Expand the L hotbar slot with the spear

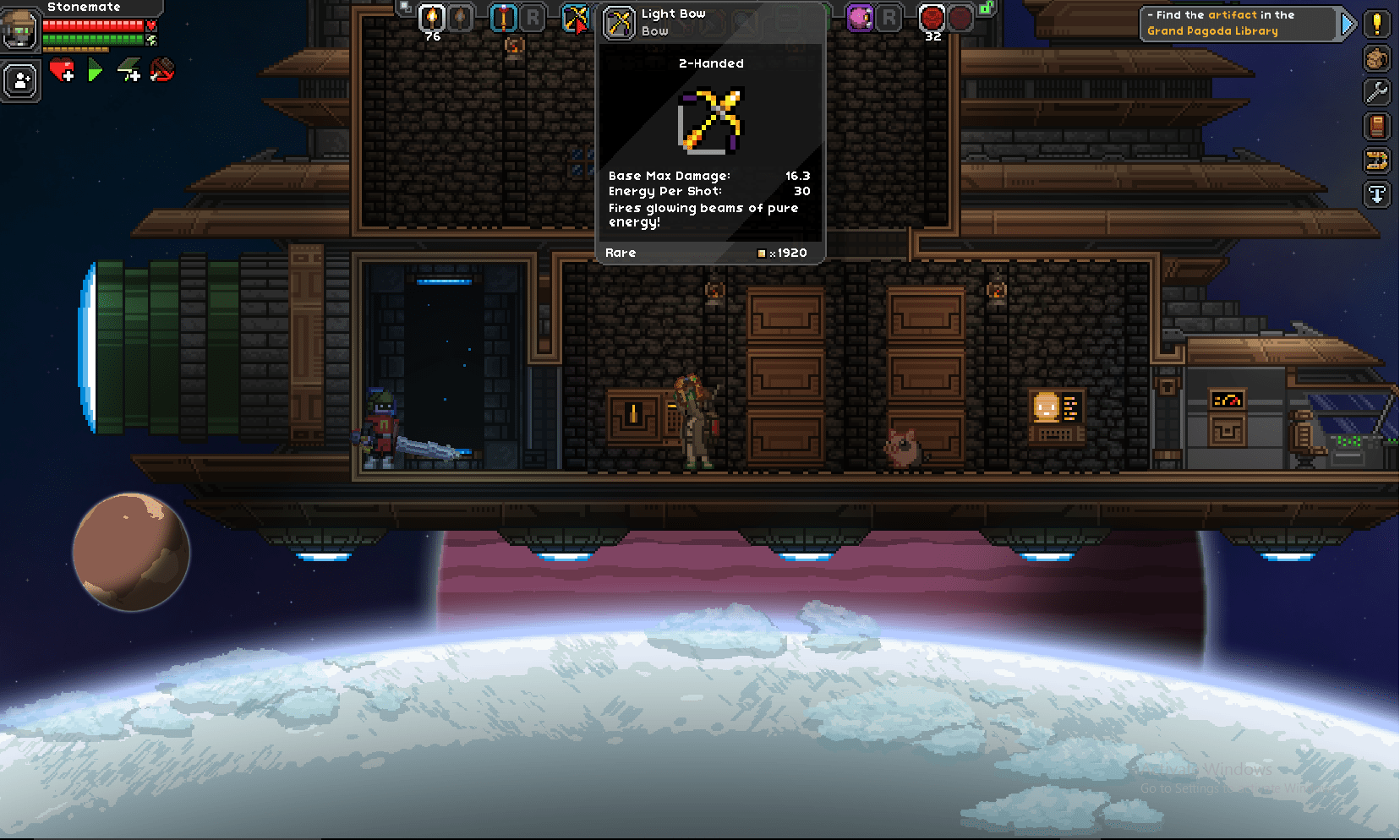tap(502, 19)
